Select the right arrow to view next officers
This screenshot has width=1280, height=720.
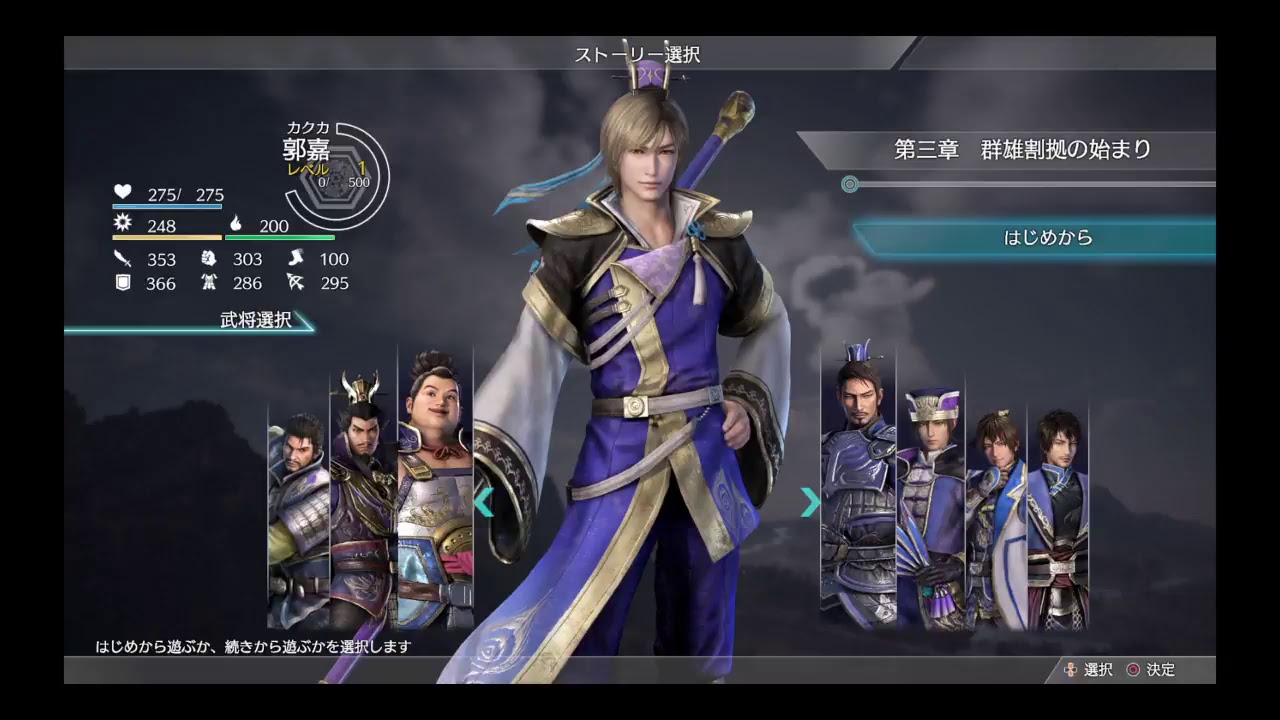coord(810,502)
